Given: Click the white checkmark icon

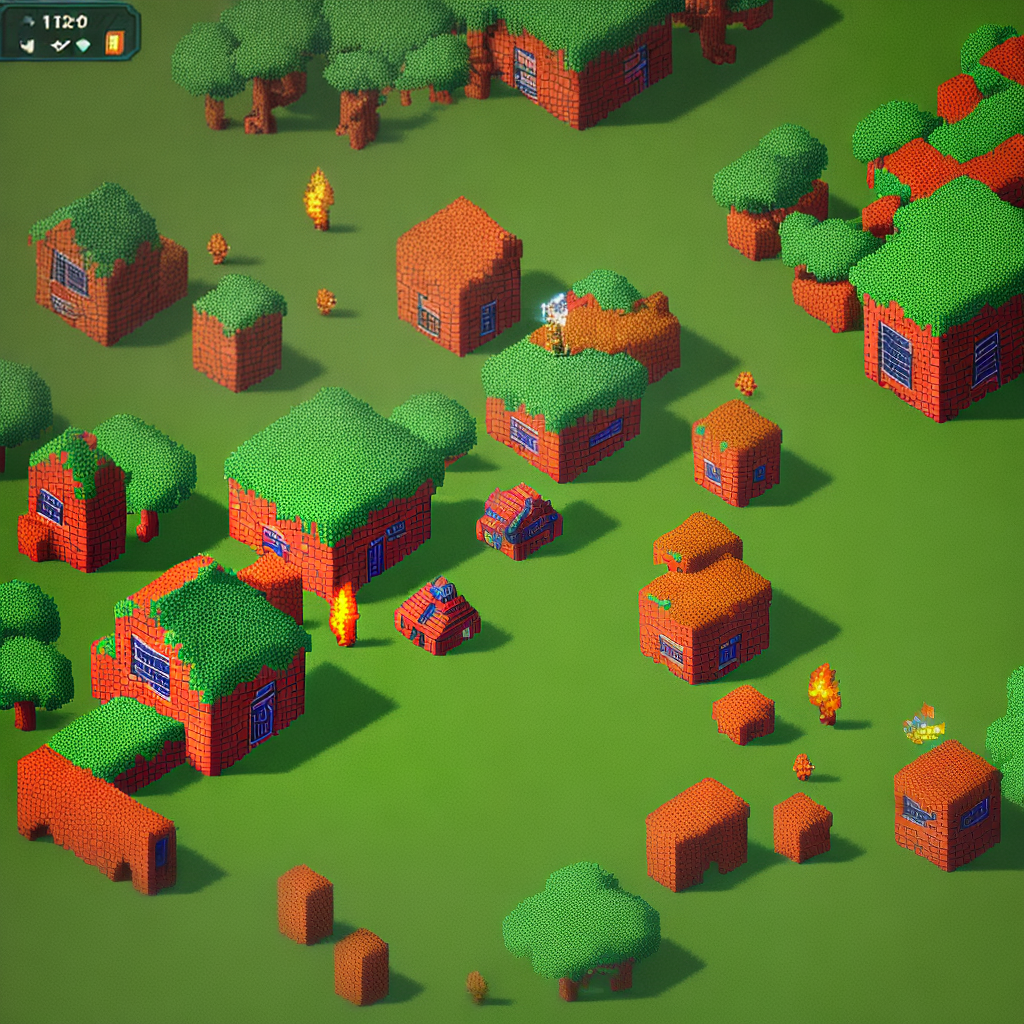Looking at the screenshot, I should (x=60, y=45).
